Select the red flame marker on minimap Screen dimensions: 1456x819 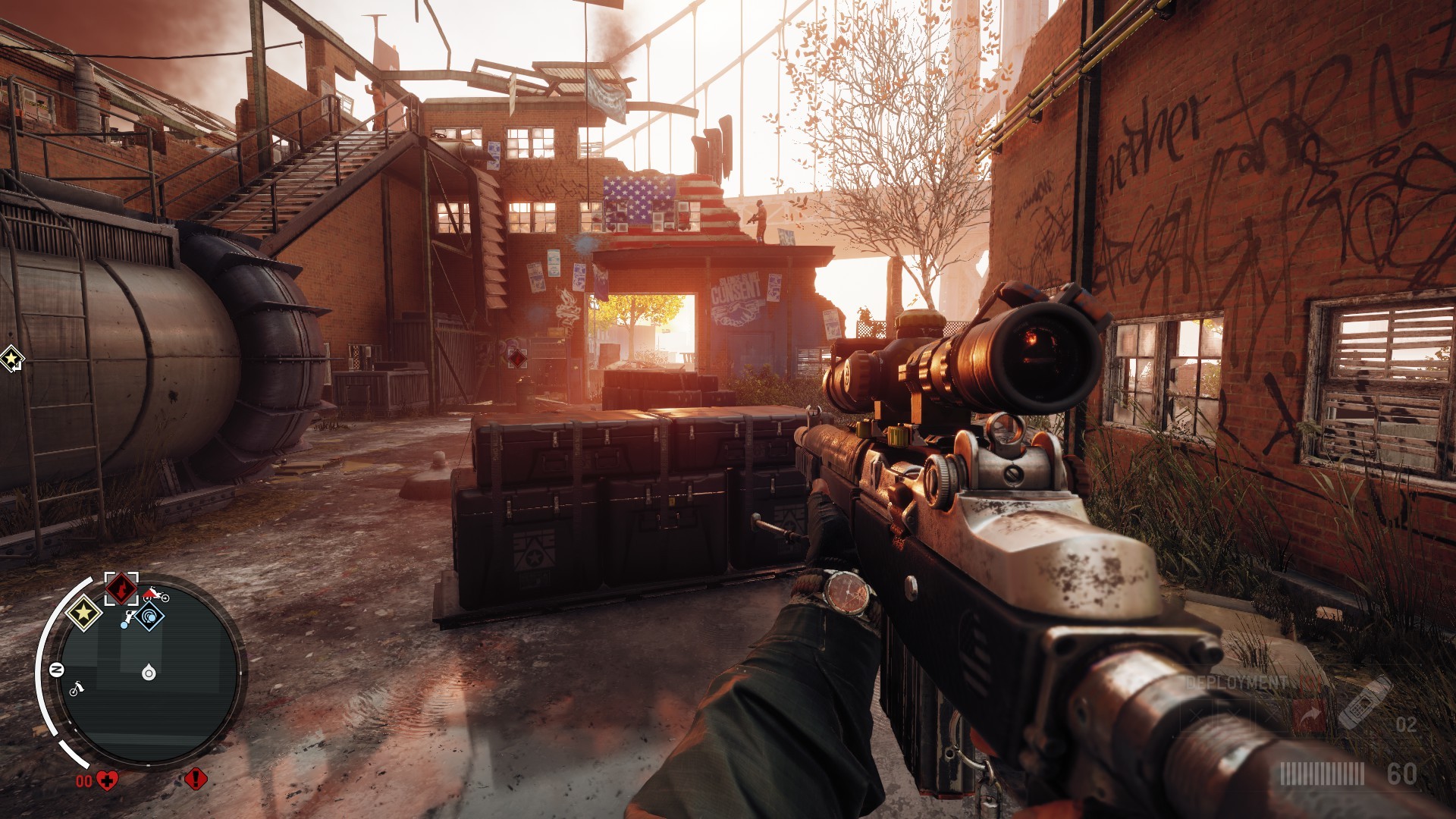tap(121, 588)
